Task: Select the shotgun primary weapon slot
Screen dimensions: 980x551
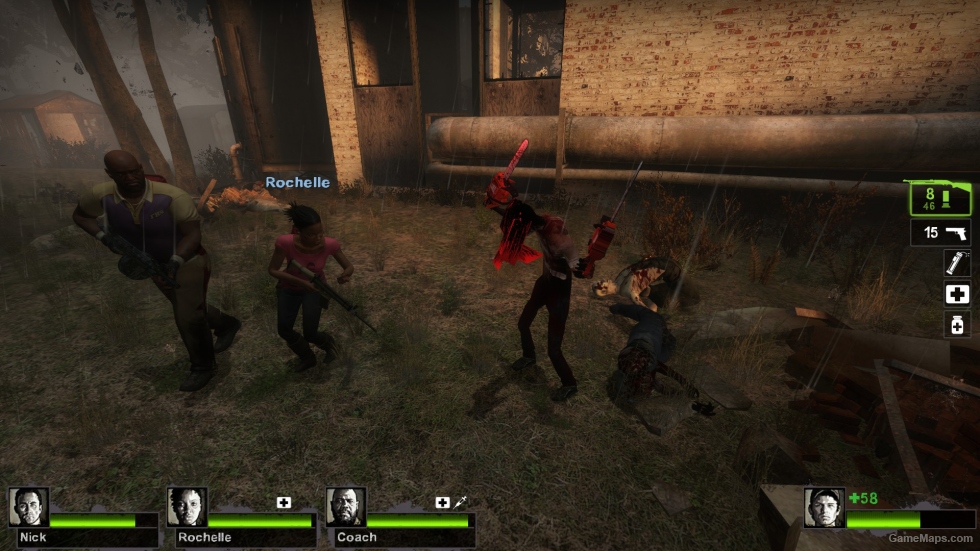Action: [941, 198]
